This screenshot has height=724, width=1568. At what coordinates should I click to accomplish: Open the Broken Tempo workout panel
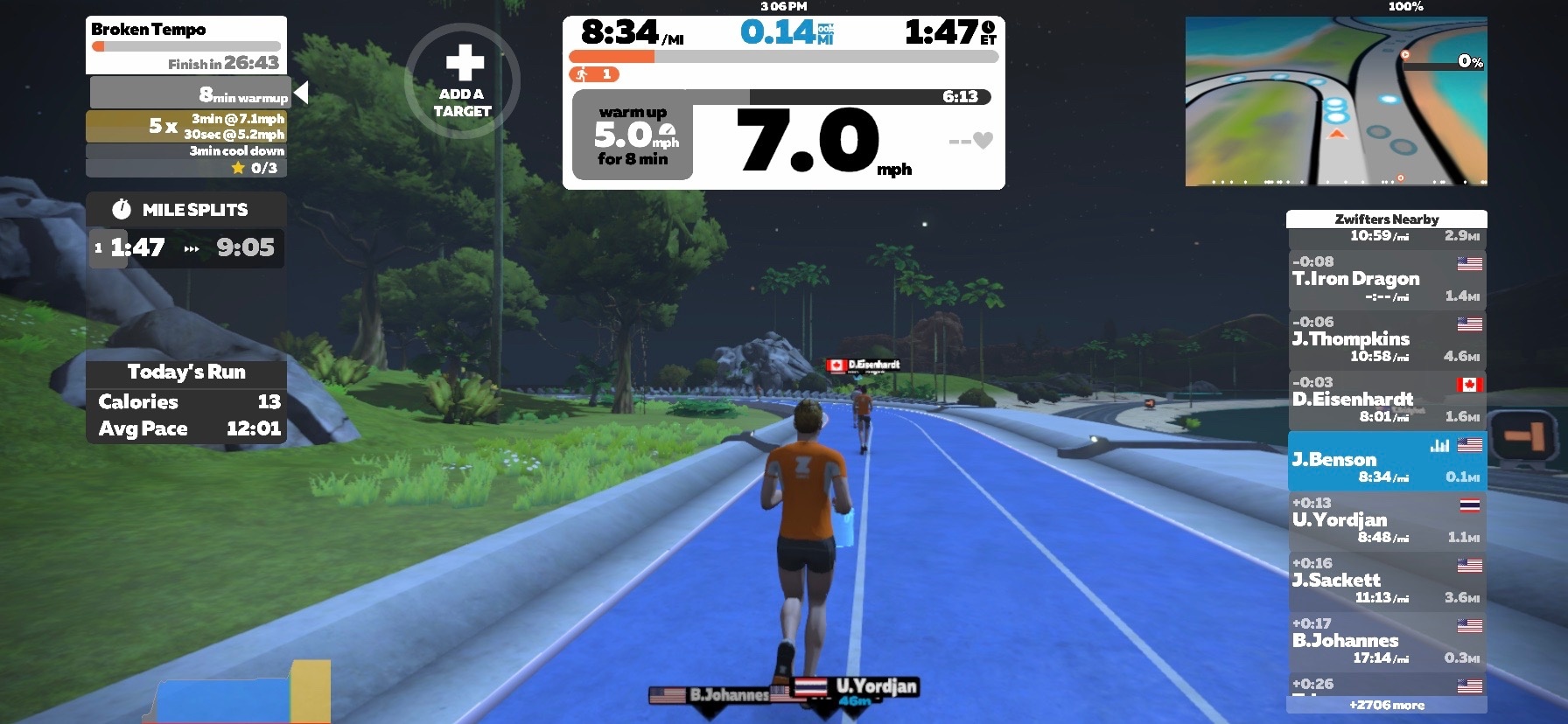coord(186,45)
